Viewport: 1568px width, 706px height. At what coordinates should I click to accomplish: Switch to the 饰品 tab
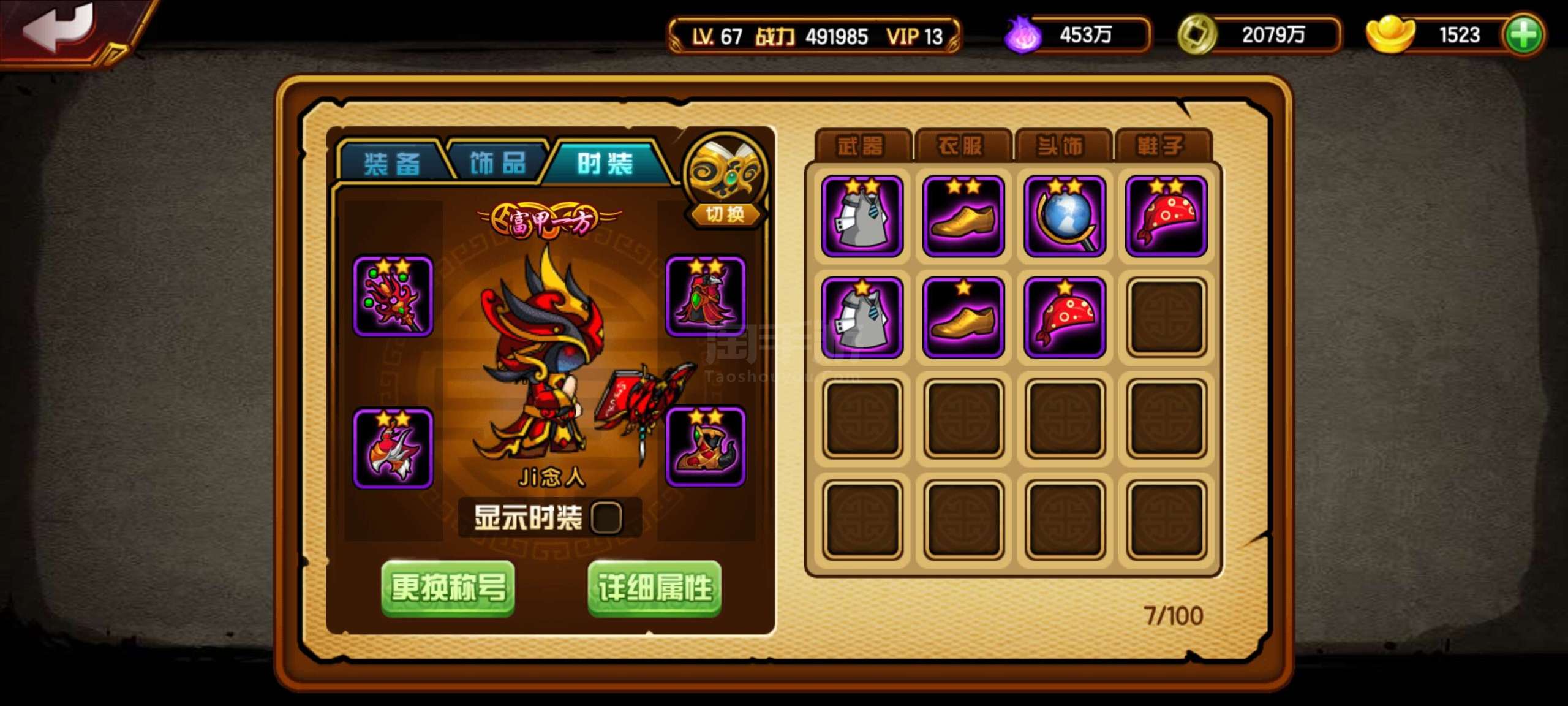point(496,162)
